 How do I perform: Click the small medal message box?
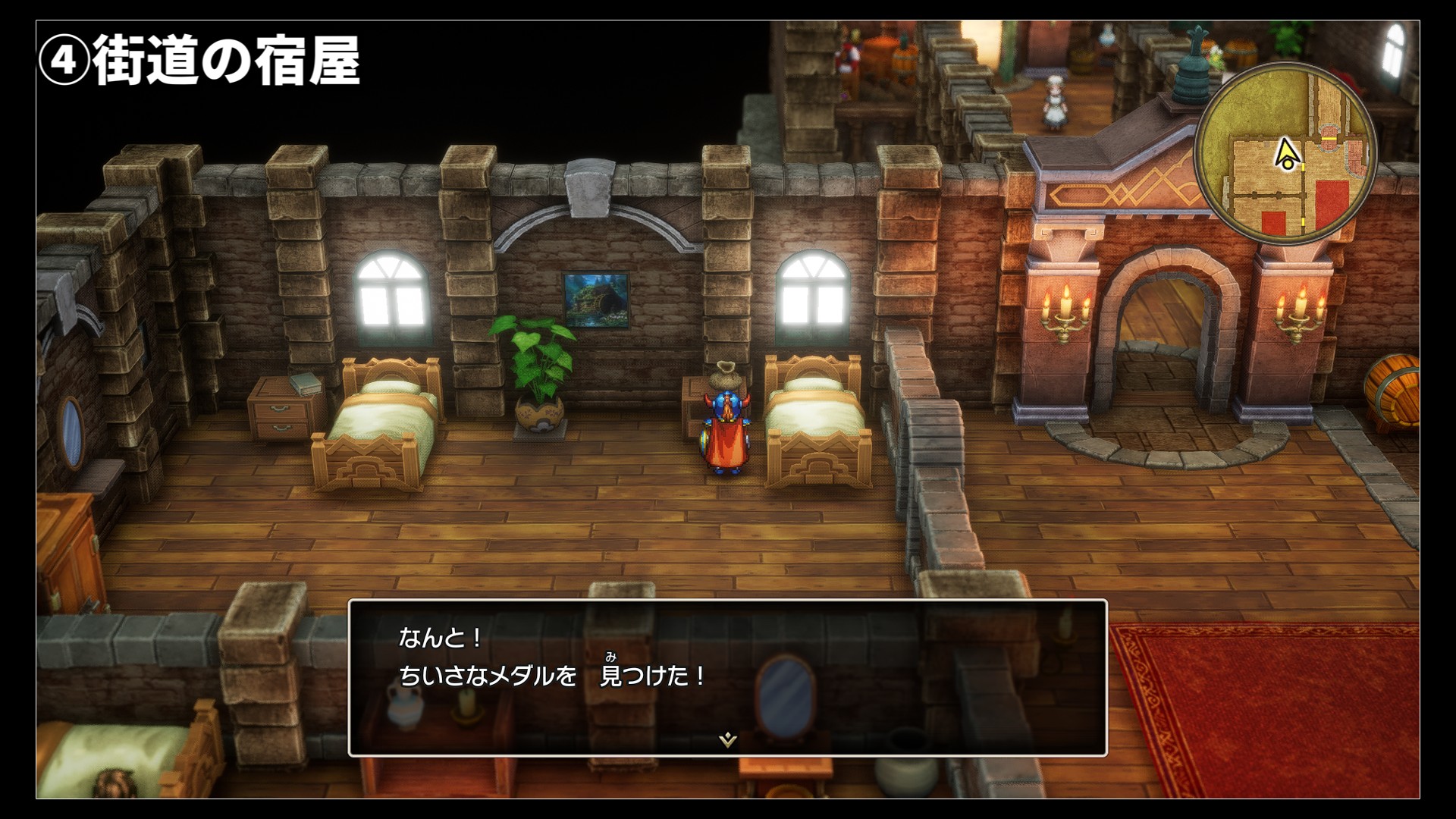[727, 677]
